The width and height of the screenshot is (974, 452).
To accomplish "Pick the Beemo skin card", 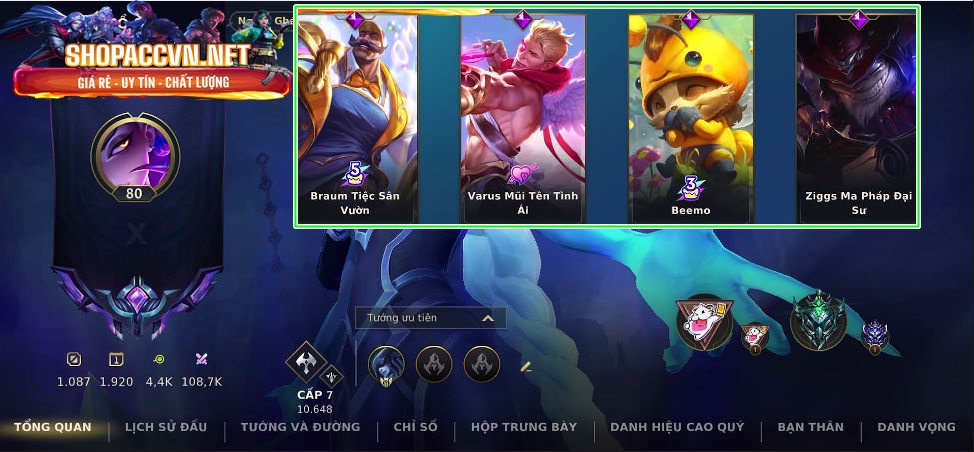I will click(691, 117).
